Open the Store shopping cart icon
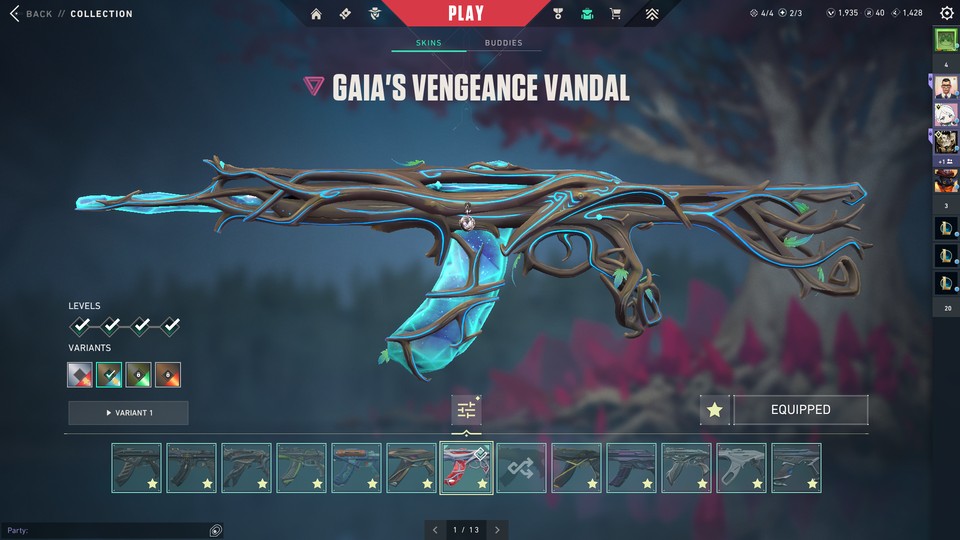The width and height of the screenshot is (960, 540). (x=615, y=14)
